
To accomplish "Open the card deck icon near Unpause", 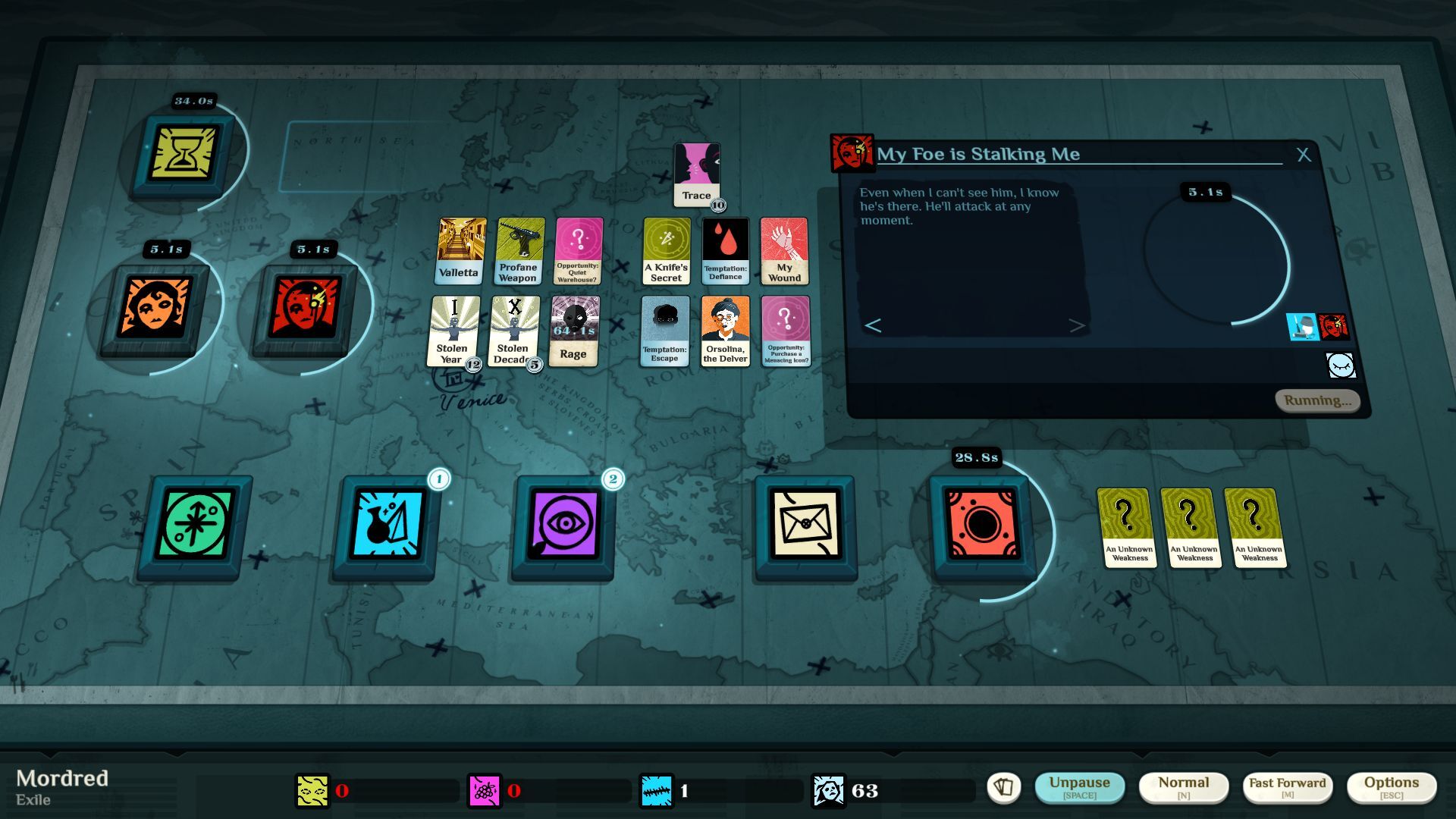I will [x=1006, y=787].
